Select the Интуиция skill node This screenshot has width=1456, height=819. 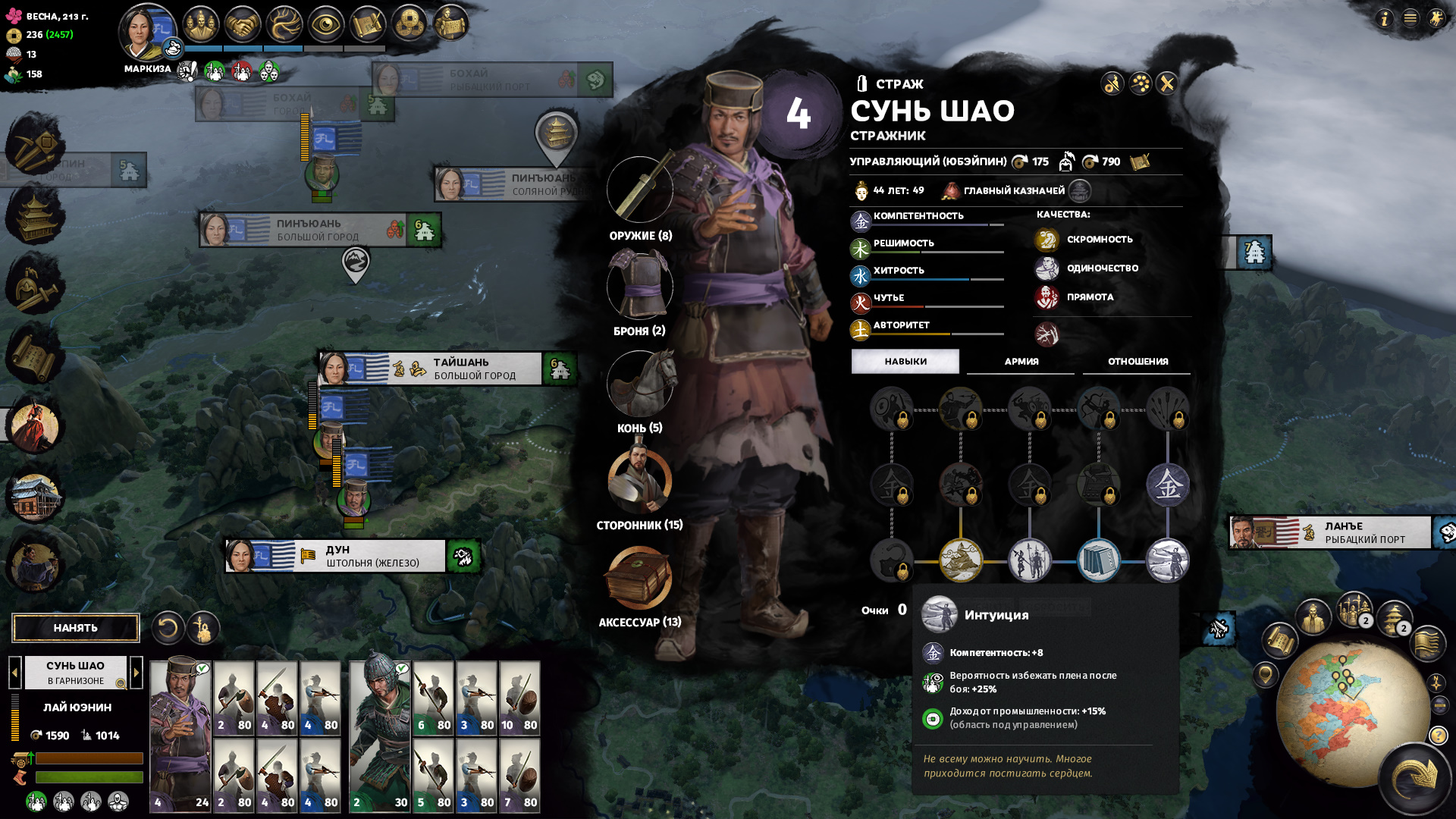pos(1168,561)
